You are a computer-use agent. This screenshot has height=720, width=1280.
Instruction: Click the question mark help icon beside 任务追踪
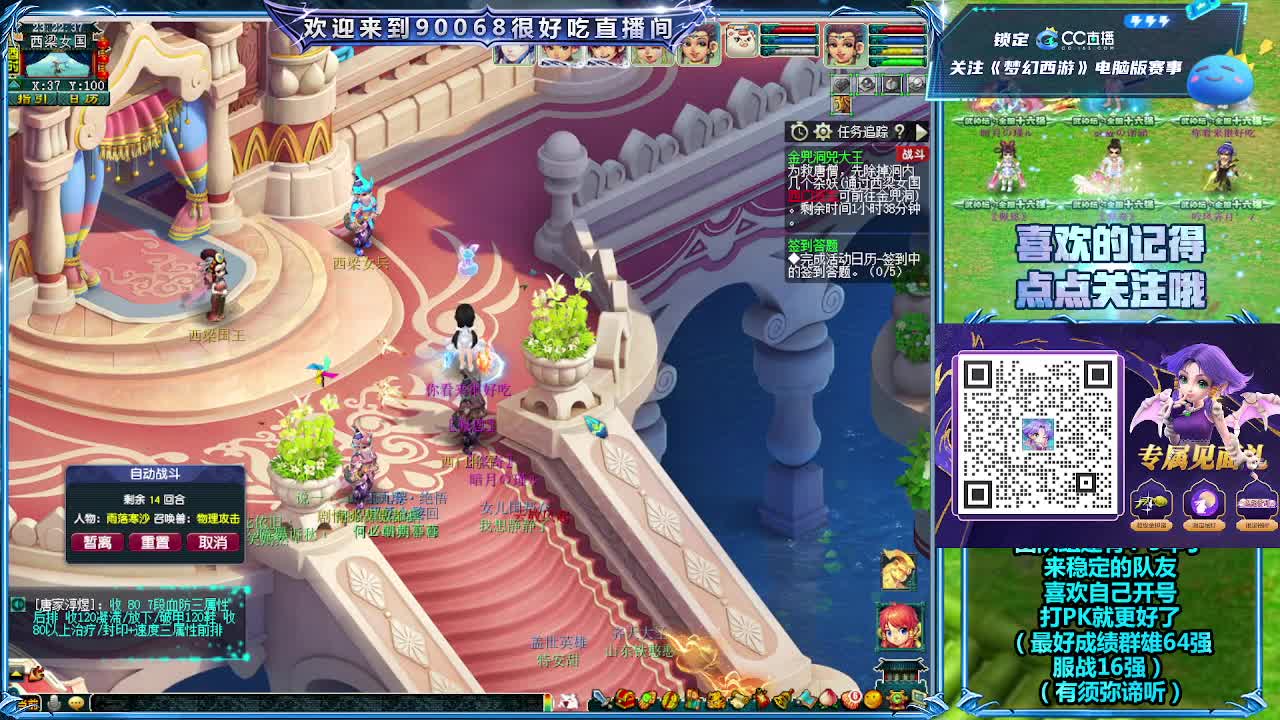(x=900, y=131)
